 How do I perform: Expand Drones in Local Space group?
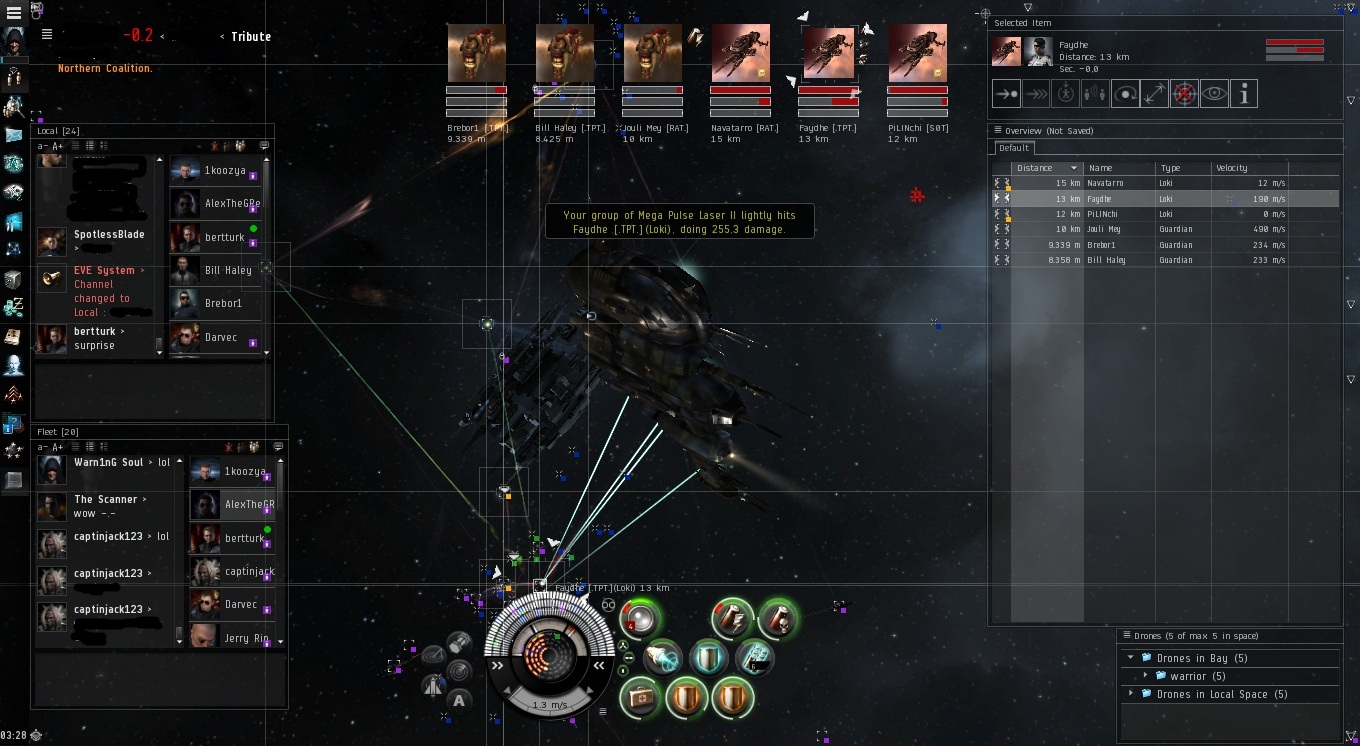pos(1130,694)
